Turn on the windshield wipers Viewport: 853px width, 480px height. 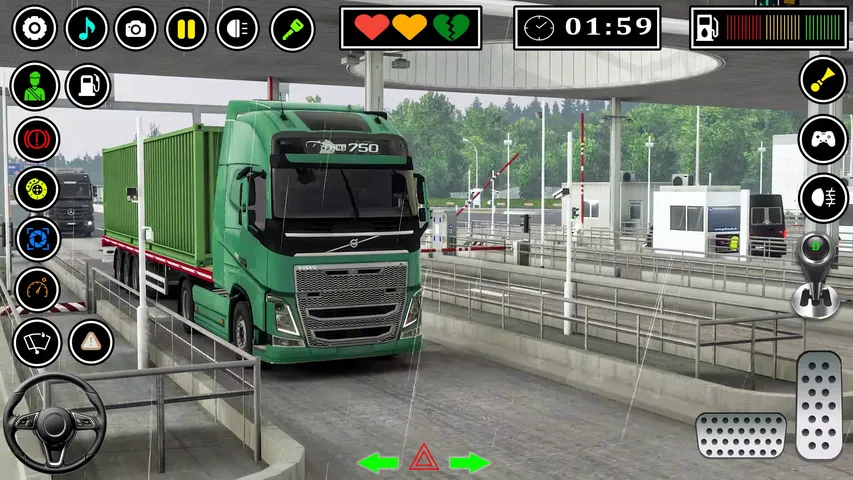click(x=37, y=343)
